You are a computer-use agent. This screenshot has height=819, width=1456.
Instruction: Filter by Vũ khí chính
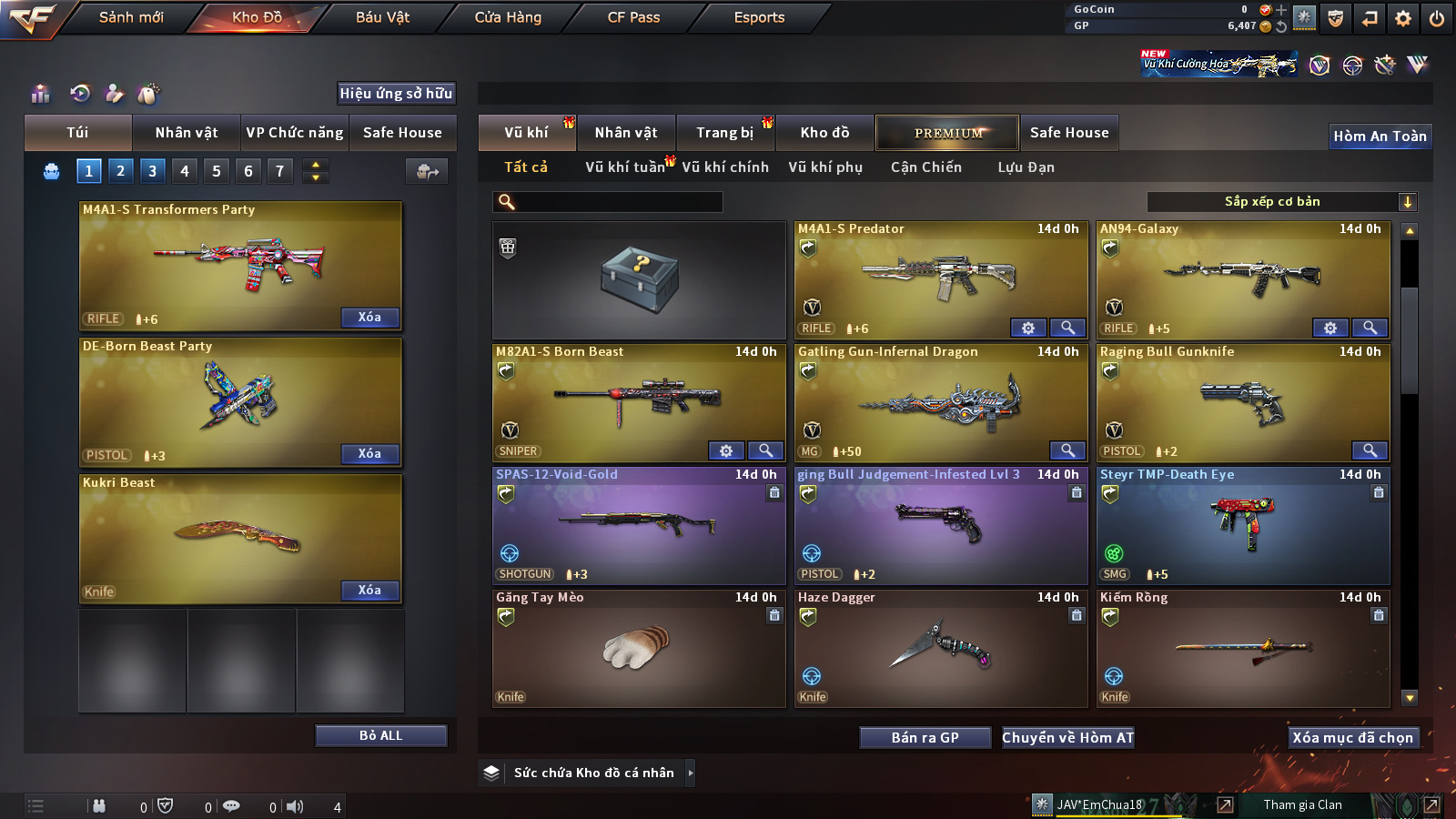[725, 167]
